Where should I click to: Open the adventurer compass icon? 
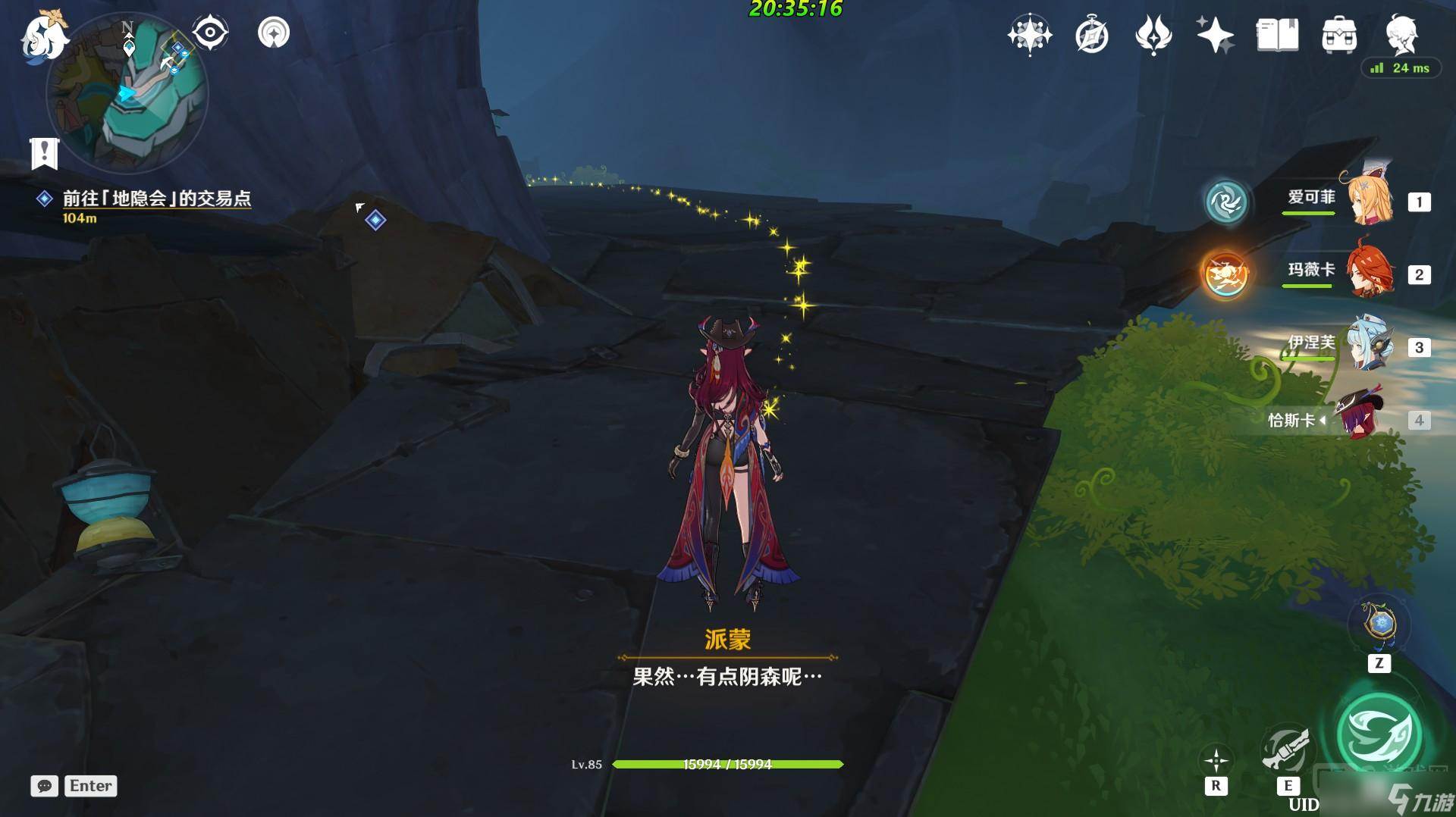point(1092,36)
